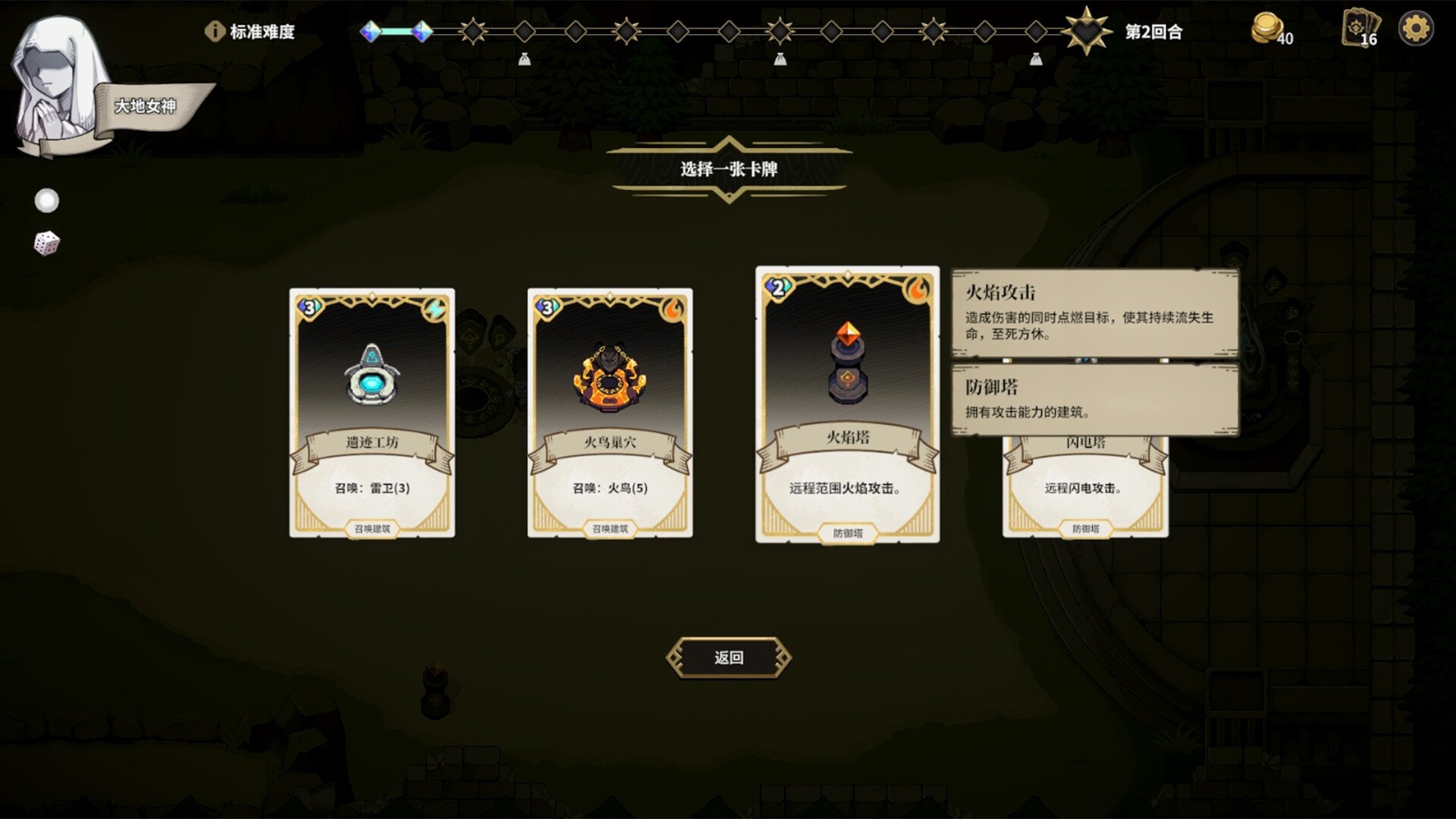The image size is (1456, 819).
Task: Click the white orb icon
Action: coord(47,201)
